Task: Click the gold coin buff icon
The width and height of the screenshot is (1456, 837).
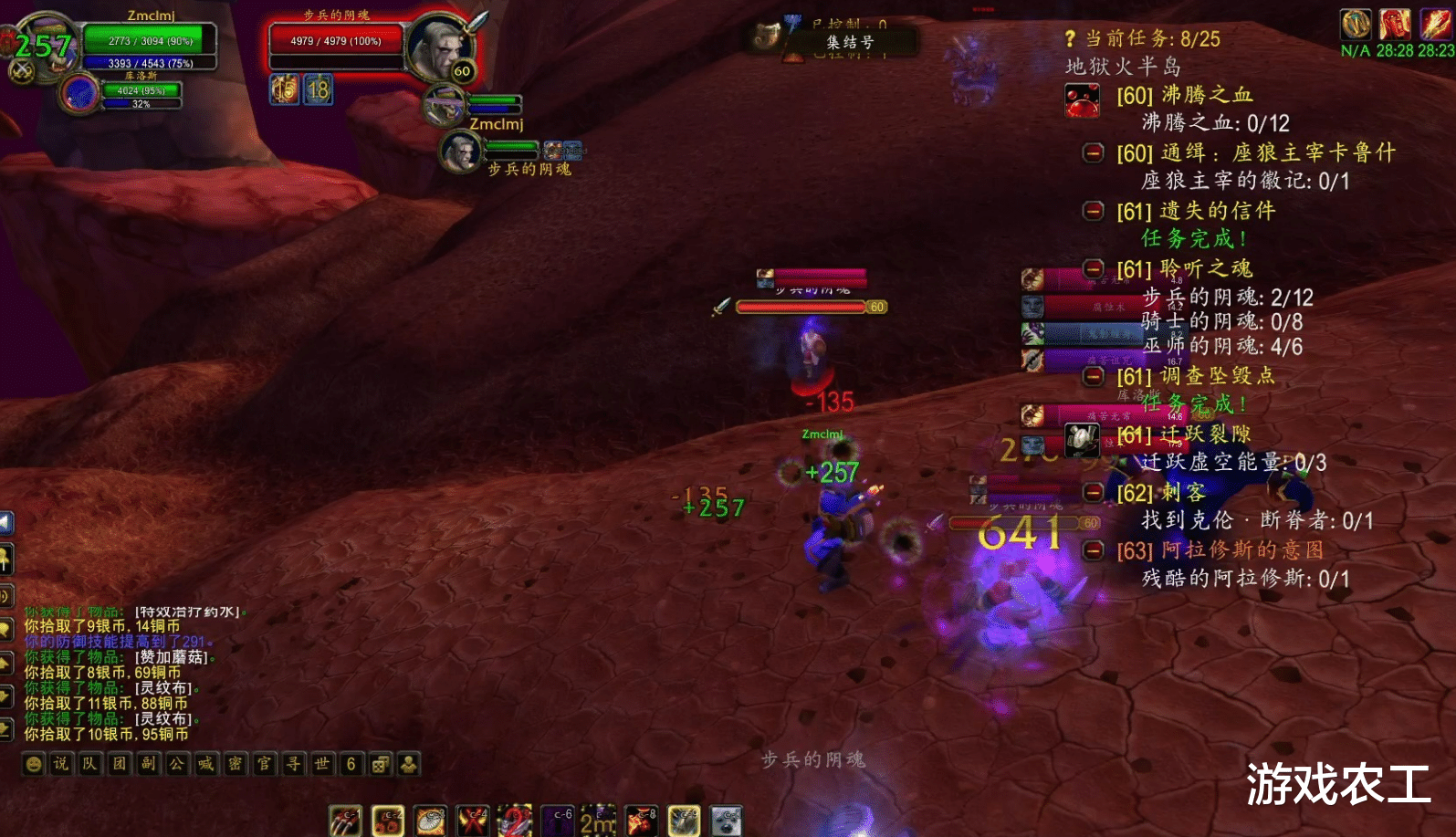Action: (x=1356, y=24)
